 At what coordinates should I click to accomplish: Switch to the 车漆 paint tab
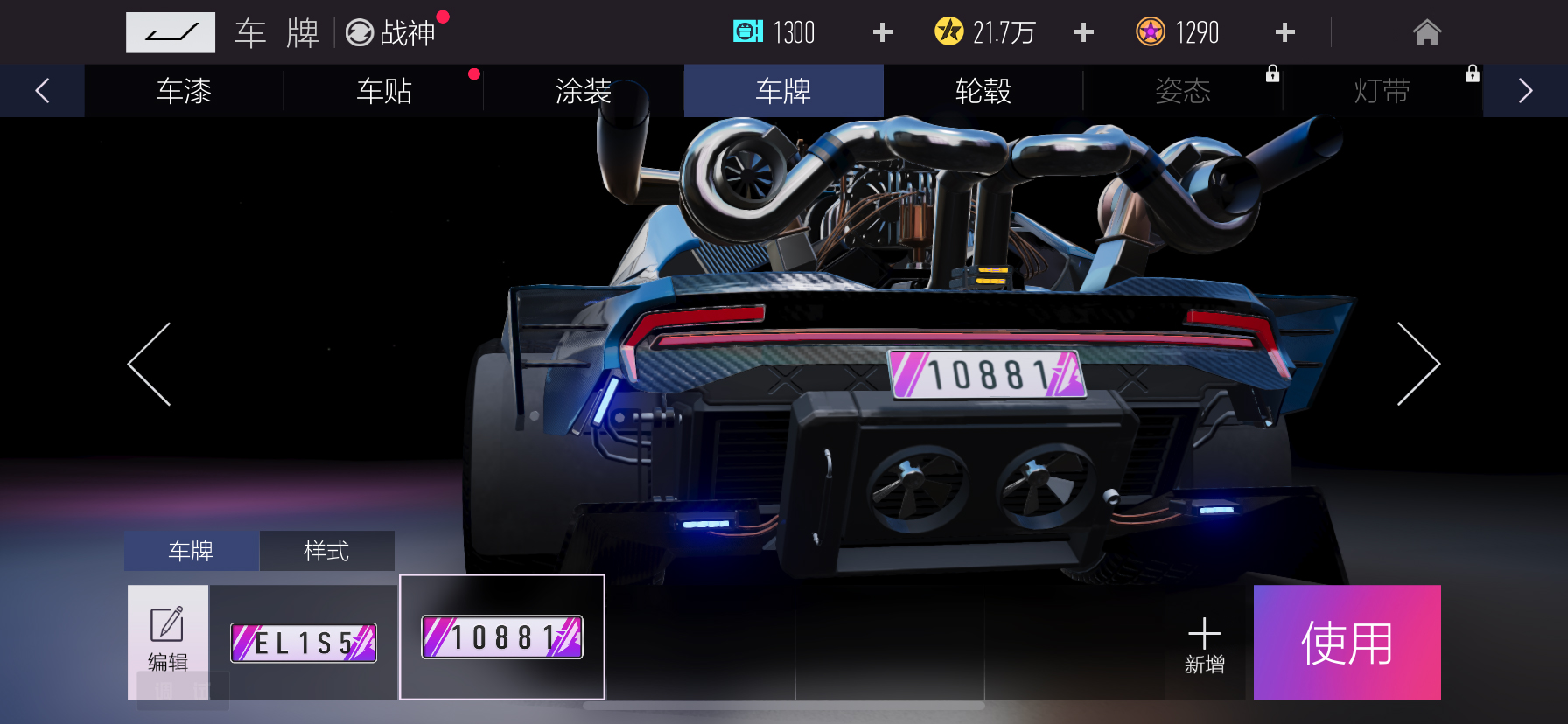click(184, 91)
